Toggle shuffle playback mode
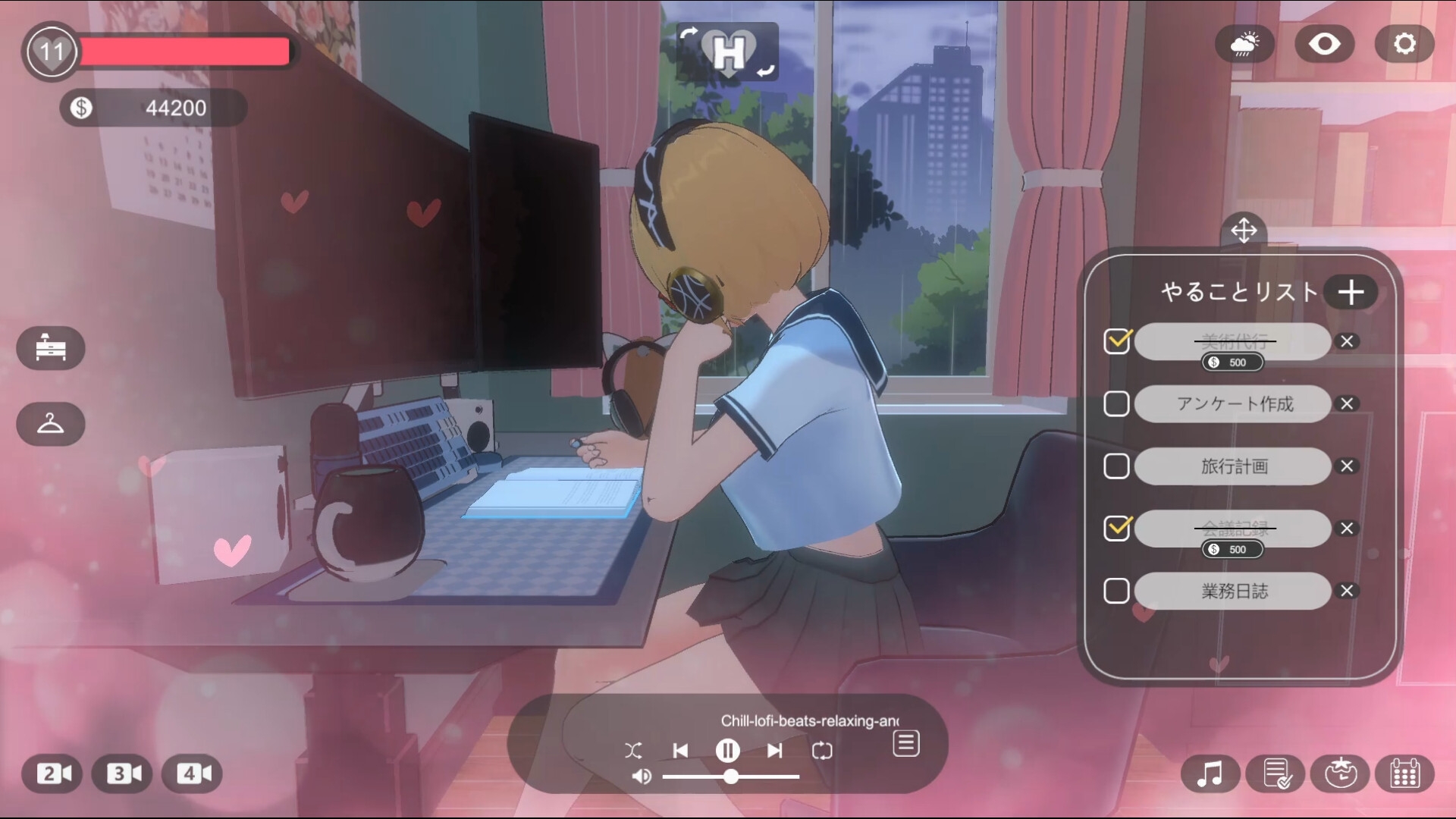This screenshot has width=1456, height=819. tap(633, 751)
